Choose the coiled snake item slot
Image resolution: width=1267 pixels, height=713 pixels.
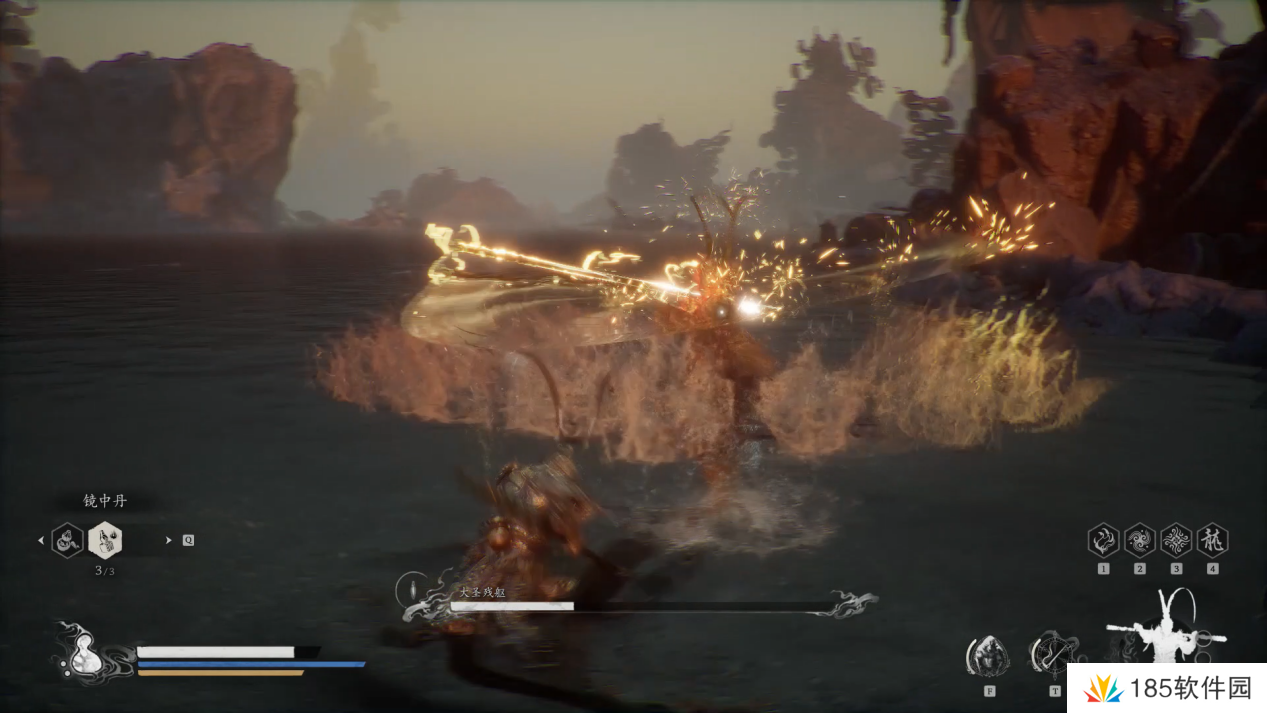pos(67,540)
